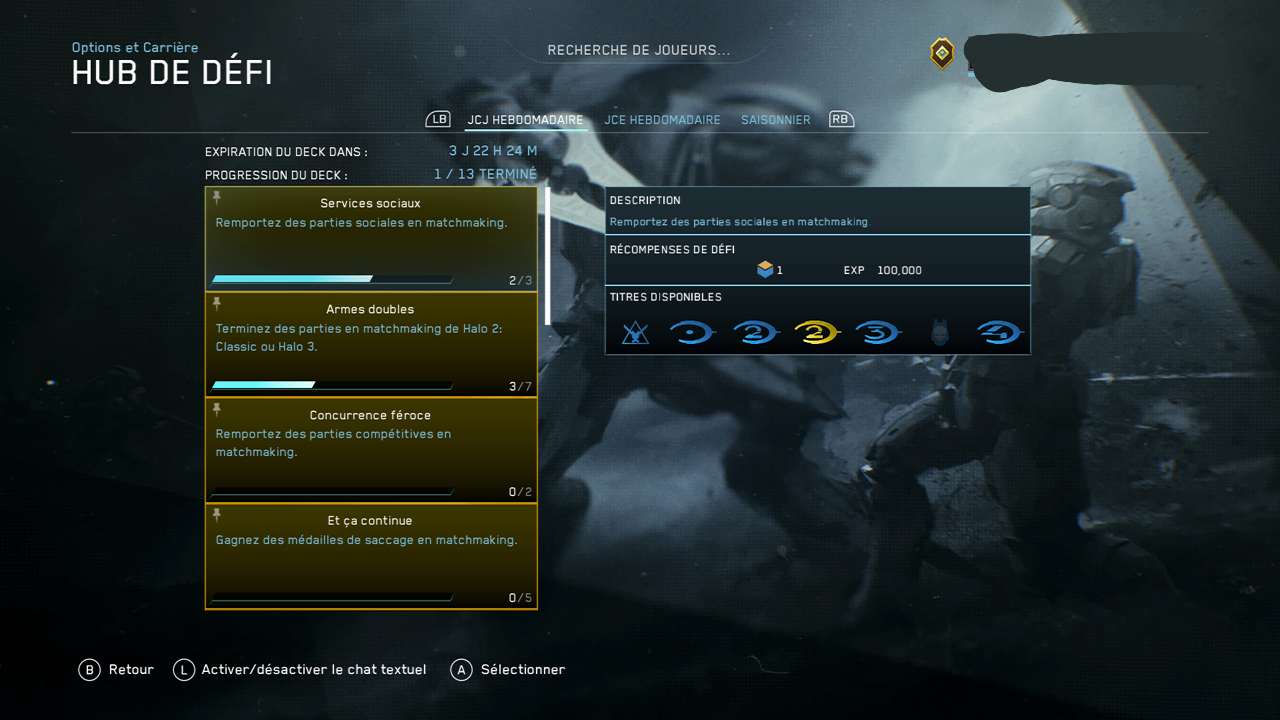The height and width of the screenshot is (720, 1280).
Task: Switch to the JCJ Hebdomadaire tab
Action: (525, 120)
